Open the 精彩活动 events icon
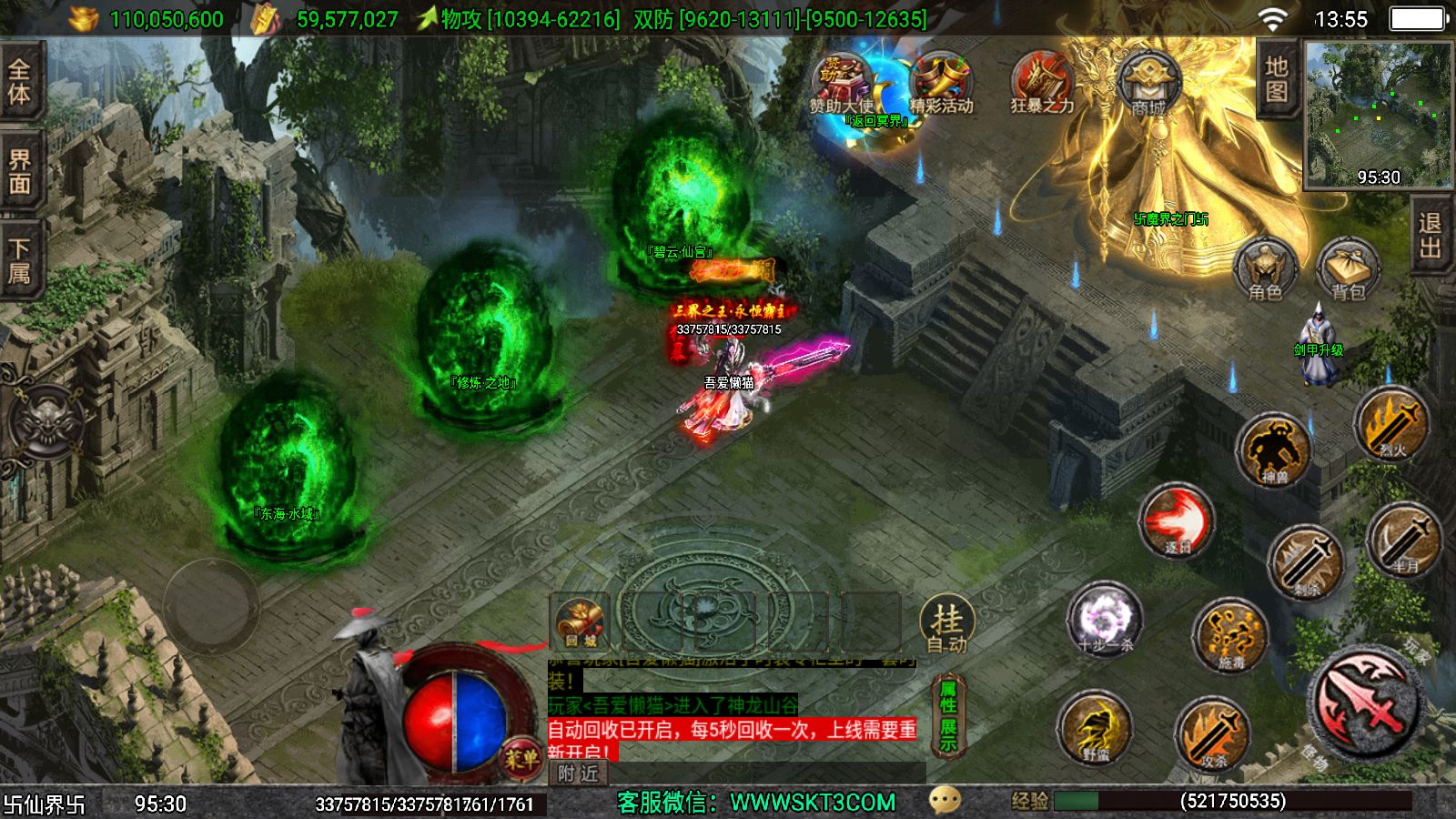The width and height of the screenshot is (1456, 819). pyautogui.click(x=941, y=84)
